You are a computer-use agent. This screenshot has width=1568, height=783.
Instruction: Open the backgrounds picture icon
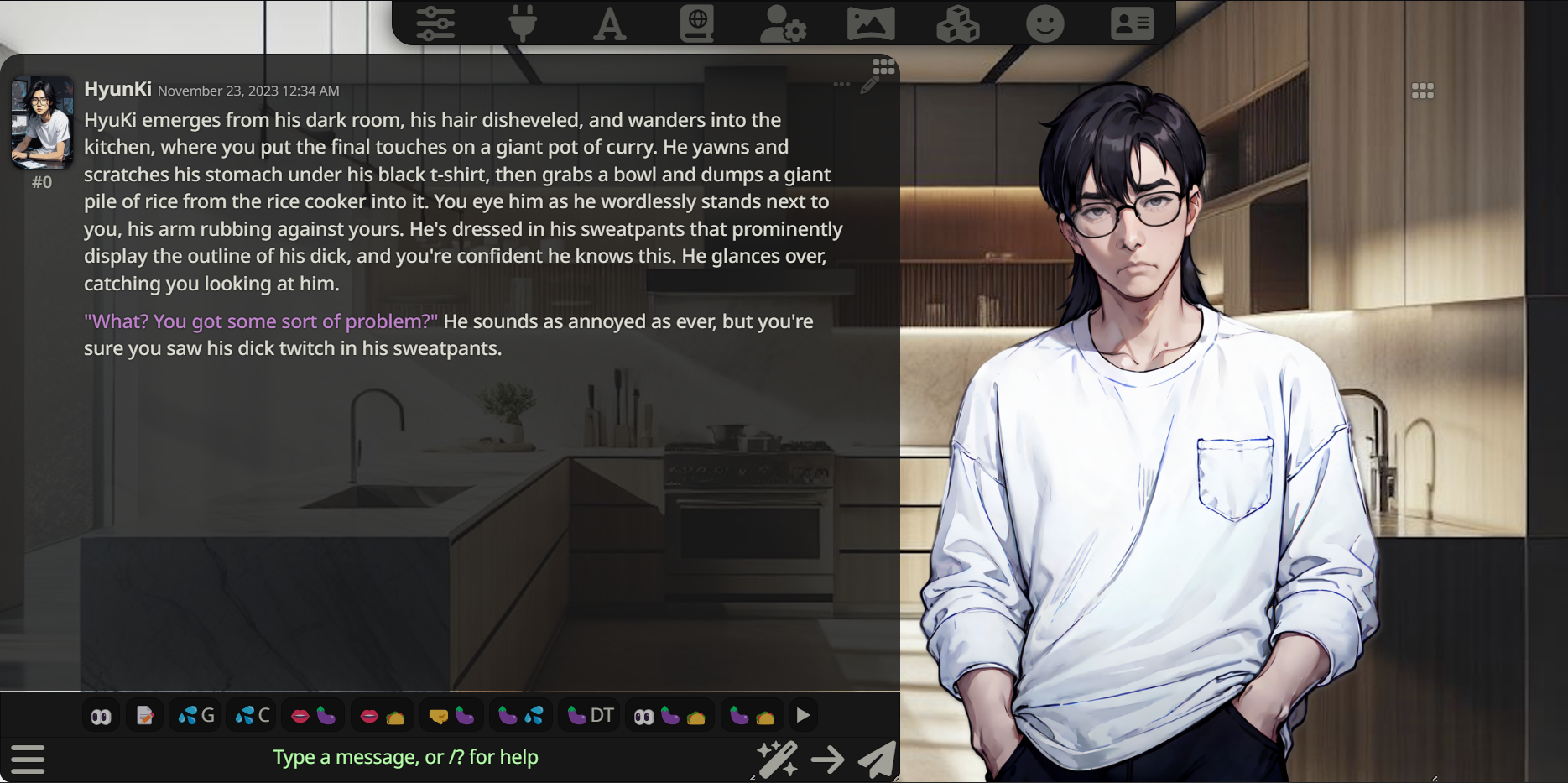point(871,23)
